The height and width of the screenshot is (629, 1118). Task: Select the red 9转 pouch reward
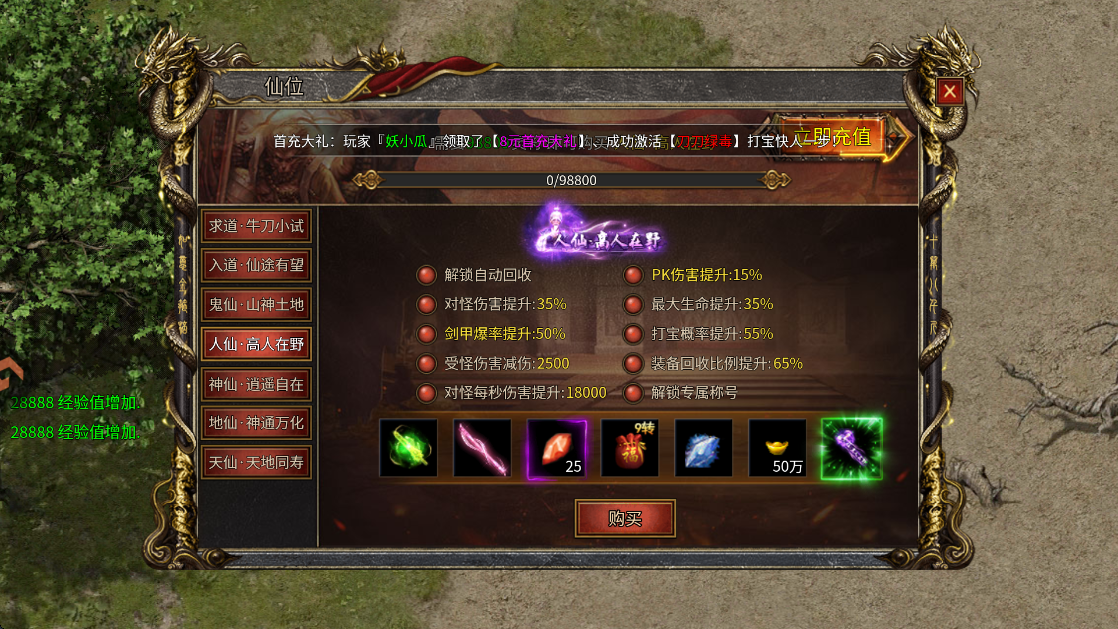630,448
